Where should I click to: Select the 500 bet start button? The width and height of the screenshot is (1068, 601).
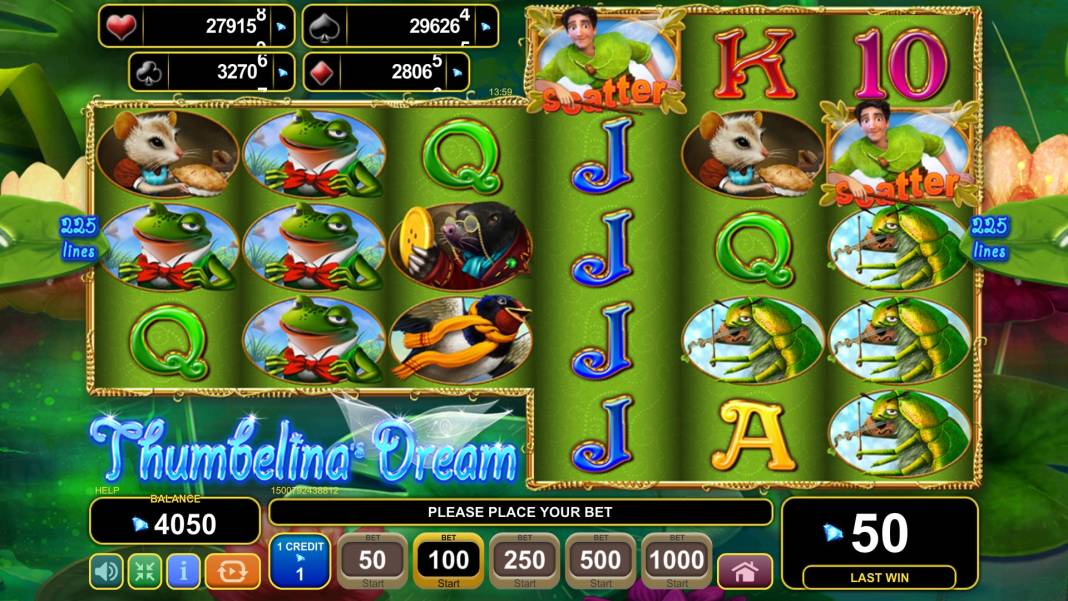(x=600, y=561)
